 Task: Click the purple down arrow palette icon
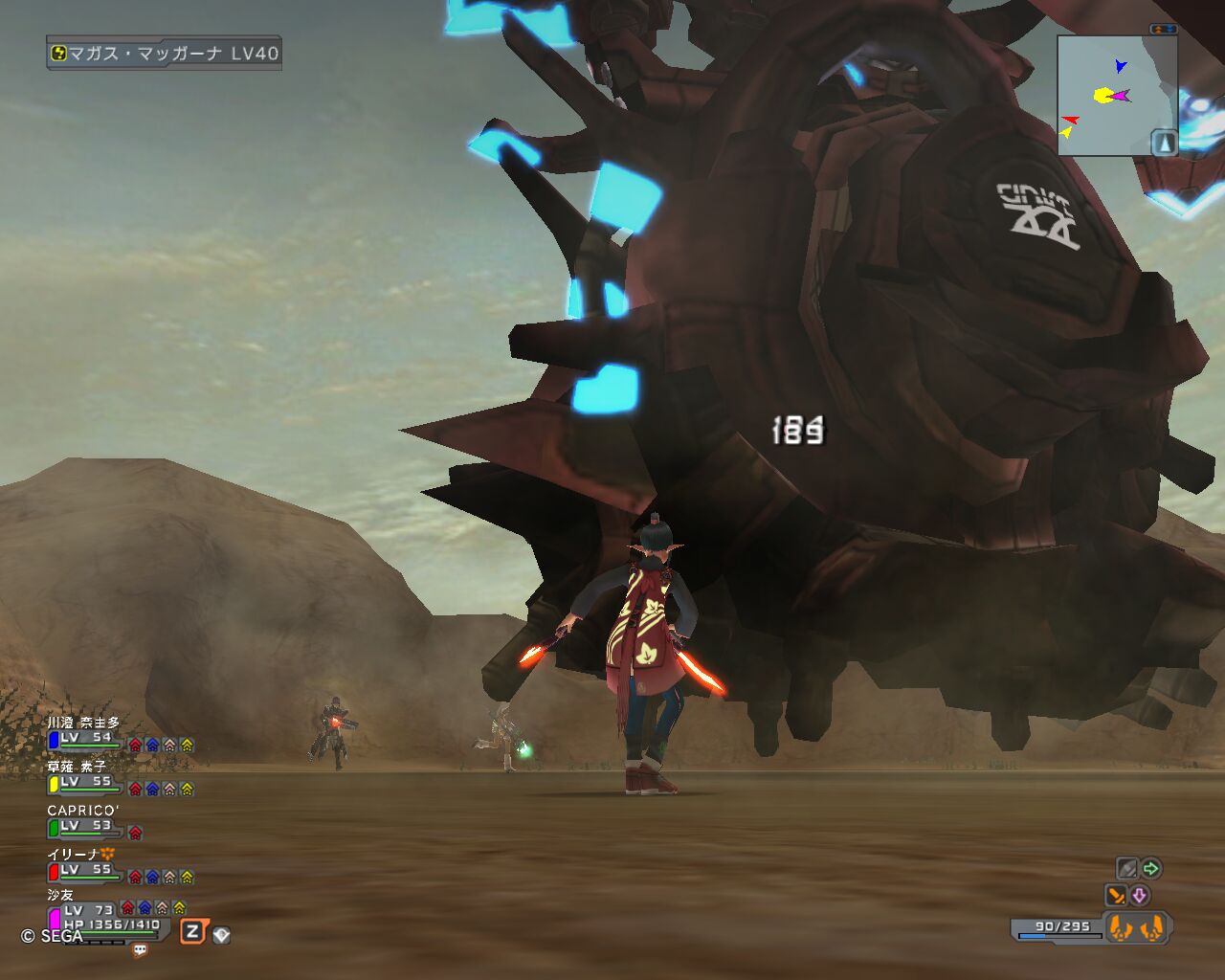[x=1139, y=896]
